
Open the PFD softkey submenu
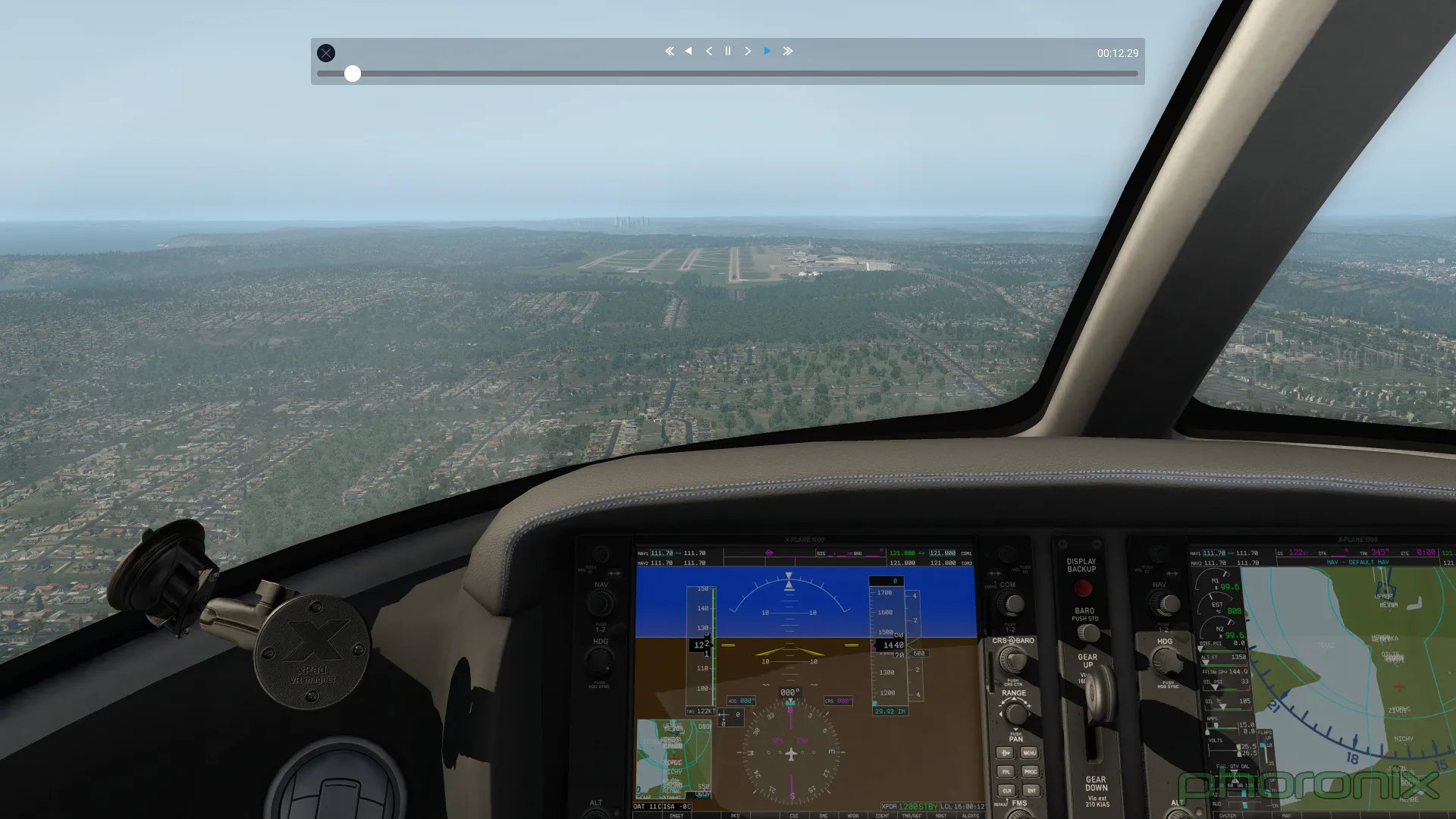(x=736, y=815)
